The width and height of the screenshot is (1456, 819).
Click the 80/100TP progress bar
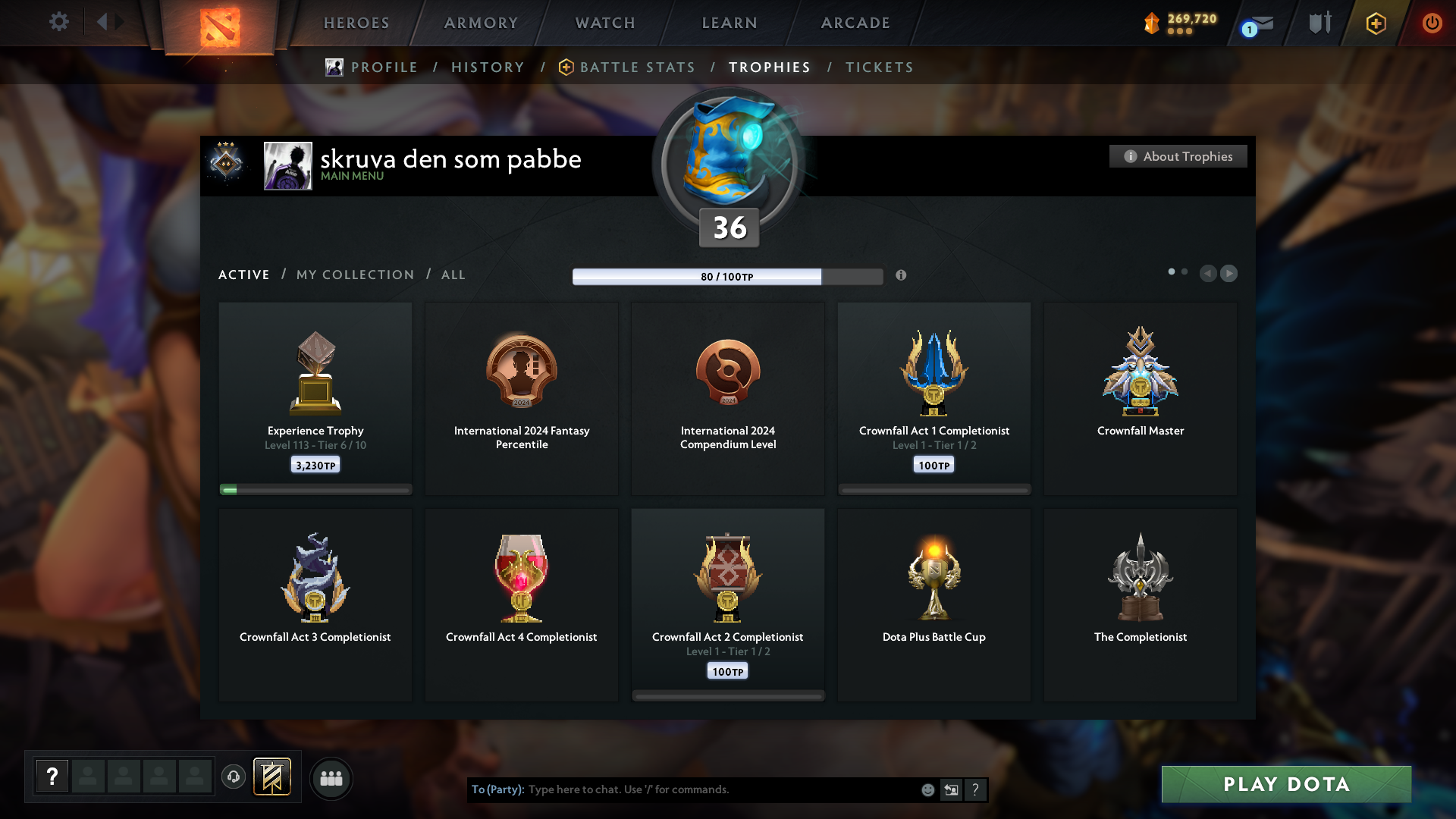(x=727, y=277)
